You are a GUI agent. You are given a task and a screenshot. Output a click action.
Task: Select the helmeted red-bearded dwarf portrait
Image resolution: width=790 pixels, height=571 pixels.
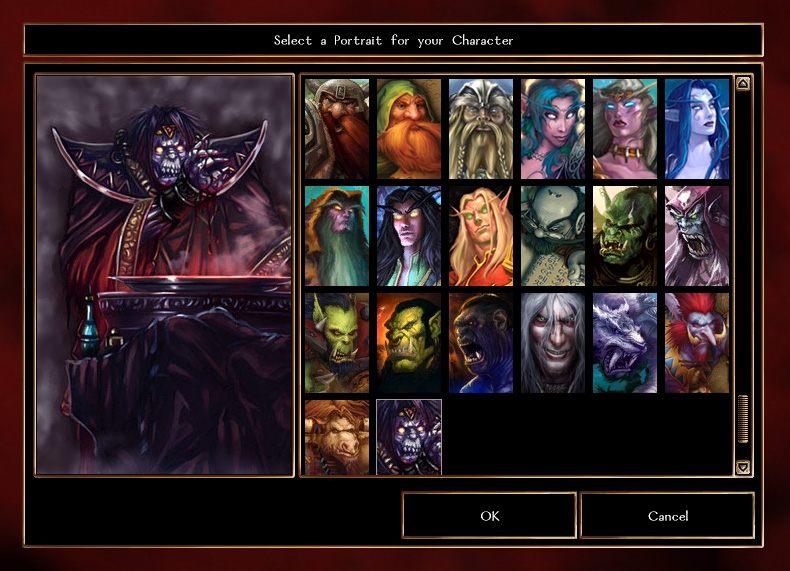(337, 129)
